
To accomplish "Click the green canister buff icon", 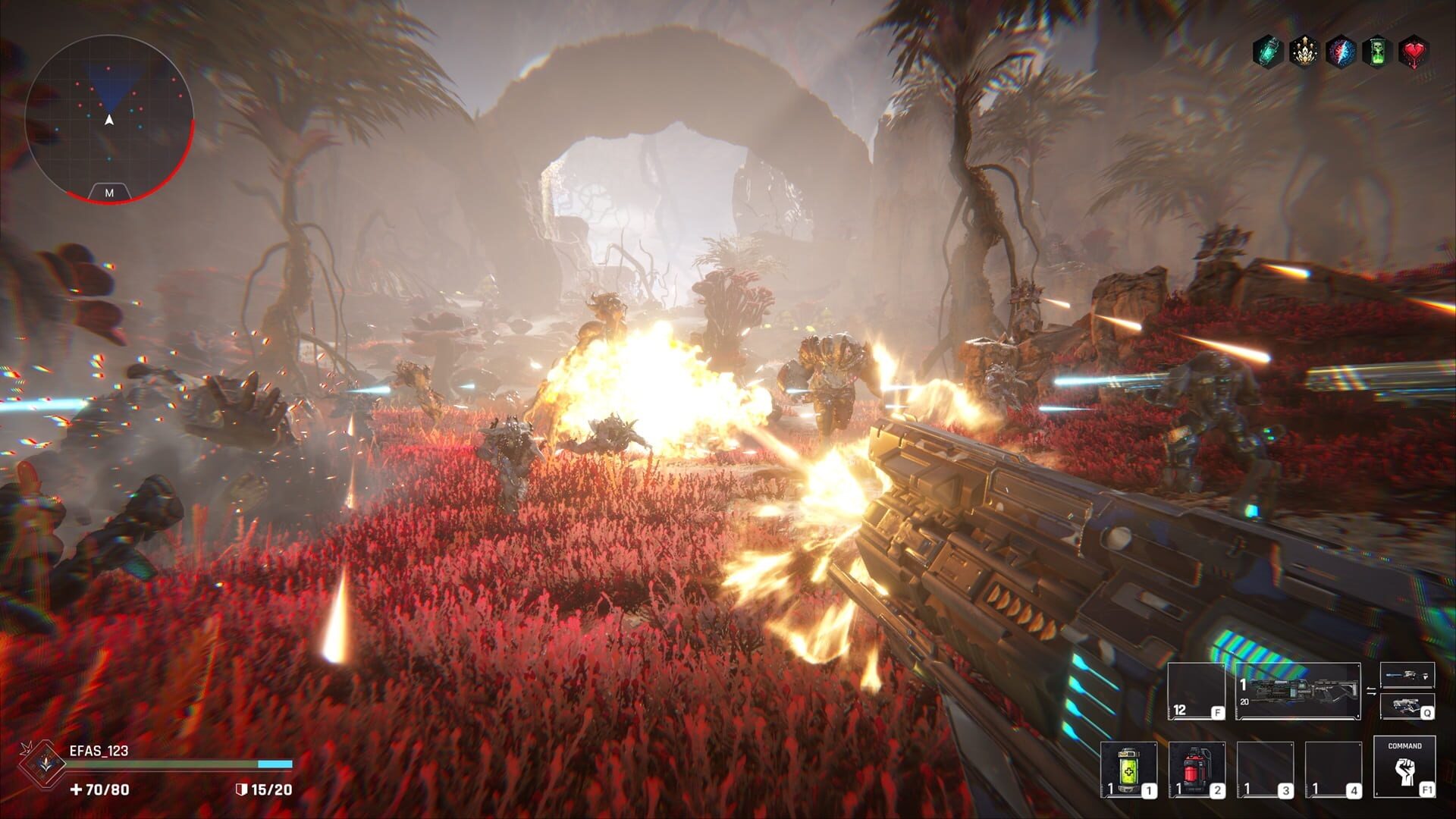I will pos(1266,51).
